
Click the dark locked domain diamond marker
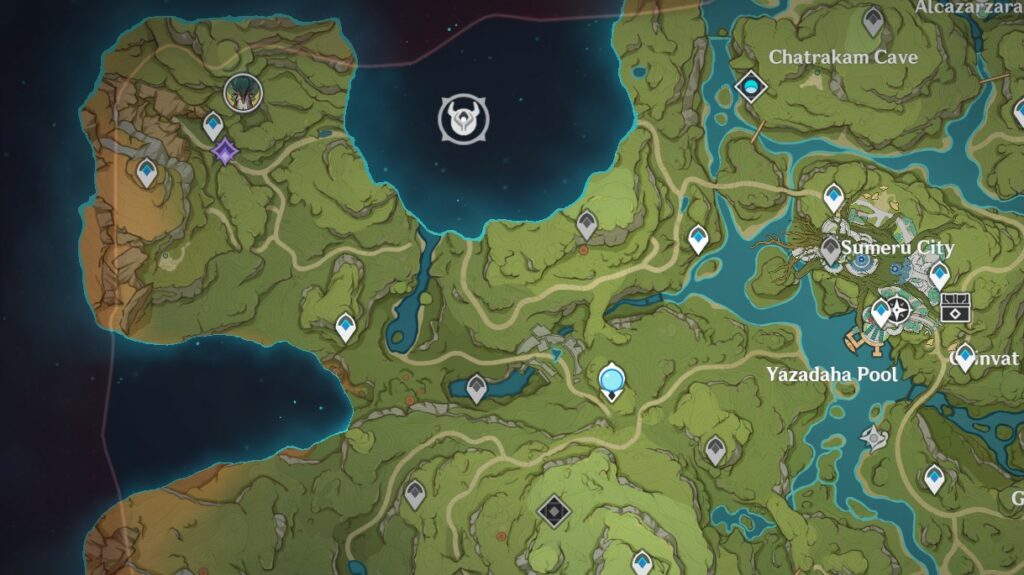coord(553,512)
